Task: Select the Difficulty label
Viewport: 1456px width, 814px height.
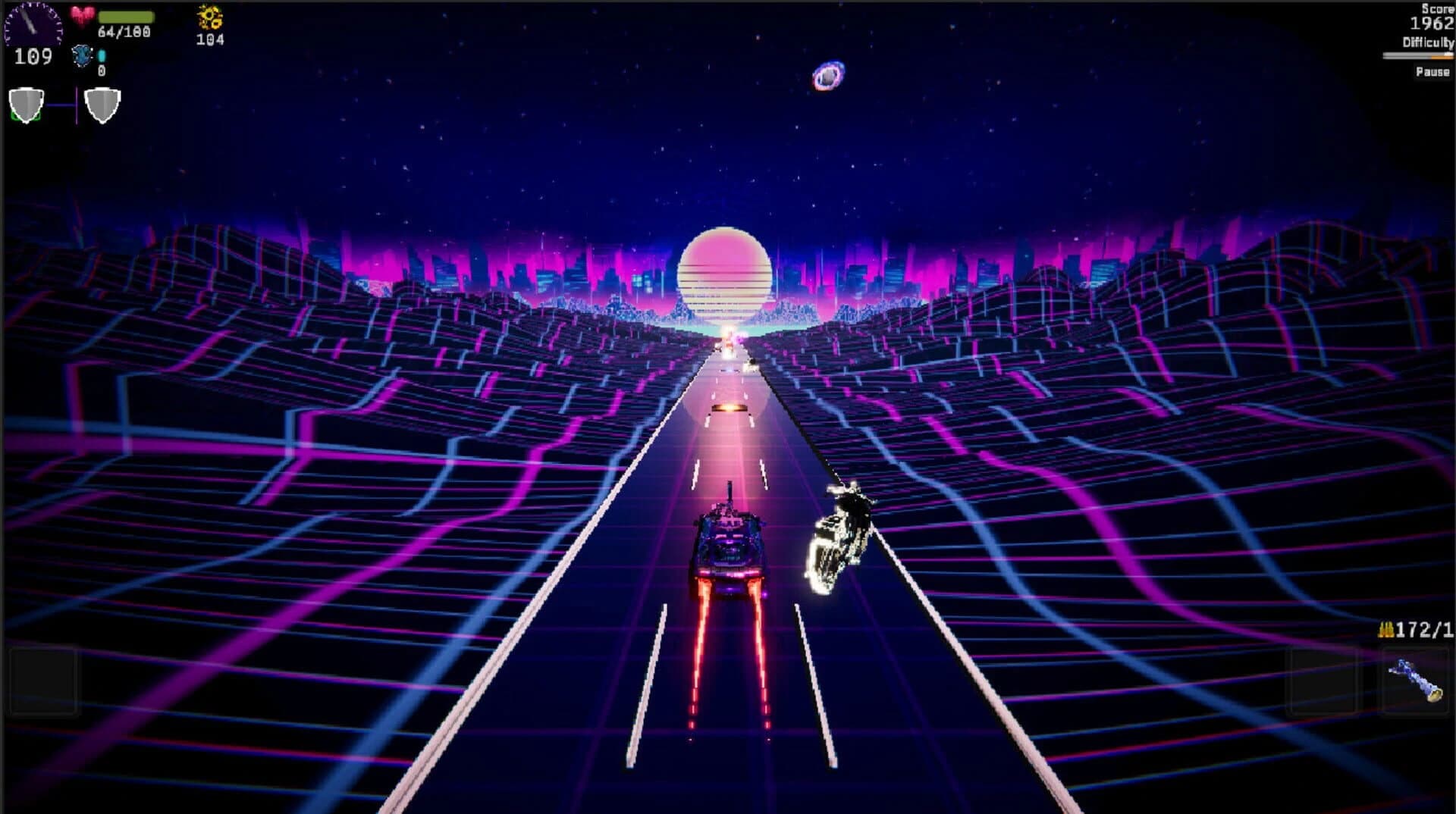Action: click(1428, 43)
